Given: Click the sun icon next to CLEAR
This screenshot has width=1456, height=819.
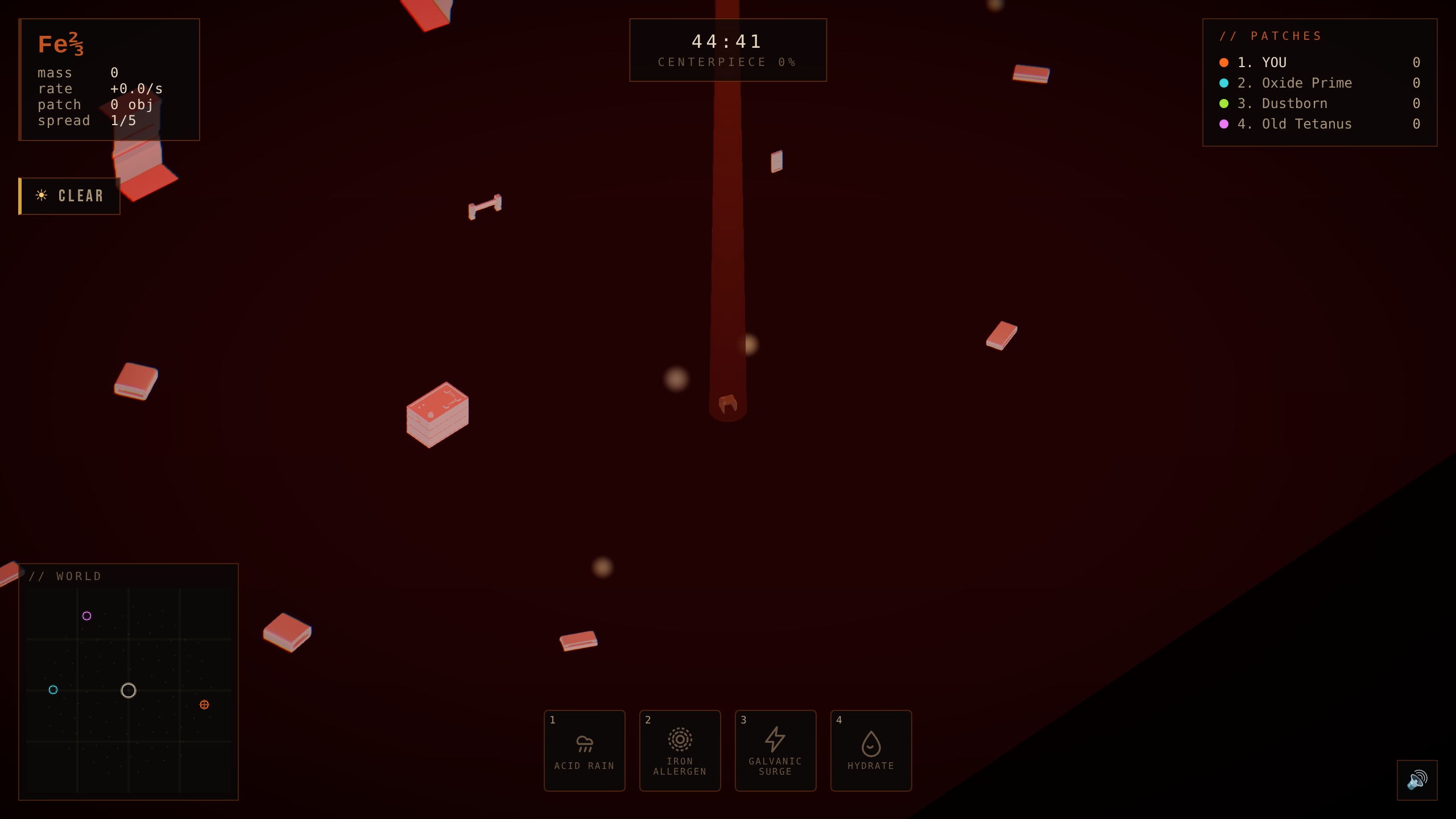Looking at the screenshot, I should coord(40,195).
